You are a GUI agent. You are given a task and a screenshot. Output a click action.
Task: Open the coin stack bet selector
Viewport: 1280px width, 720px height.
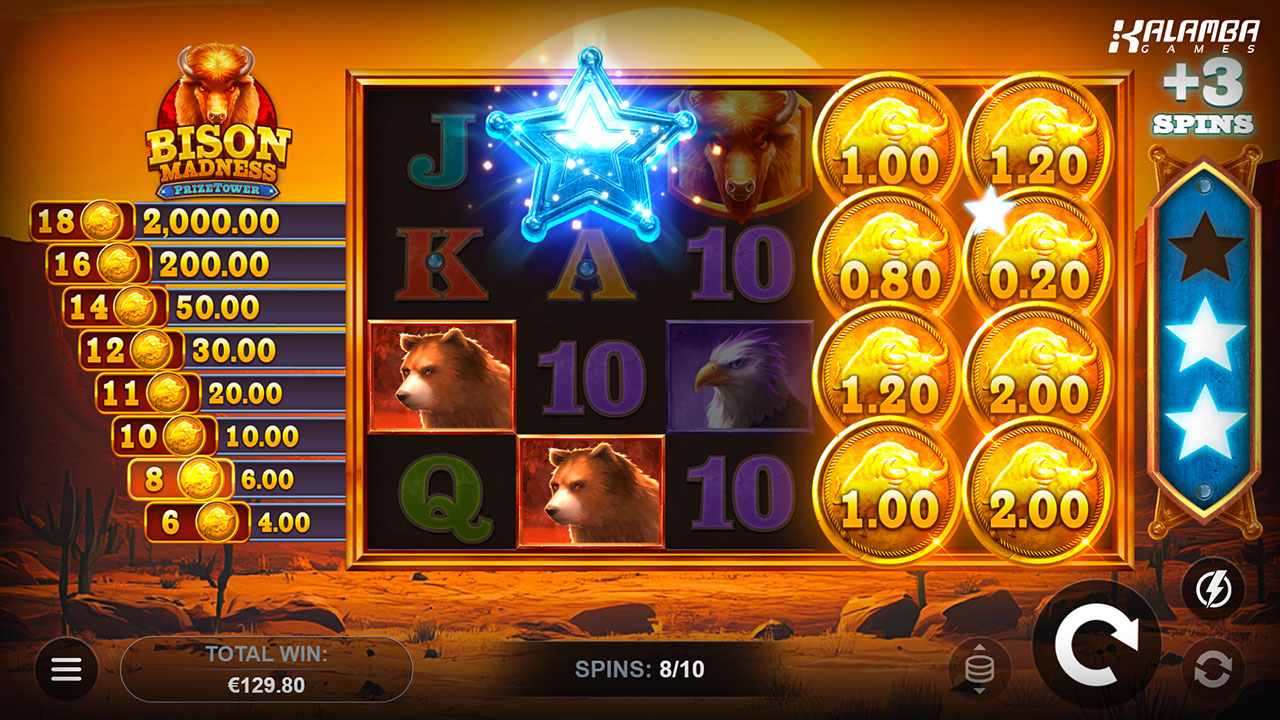click(979, 668)
